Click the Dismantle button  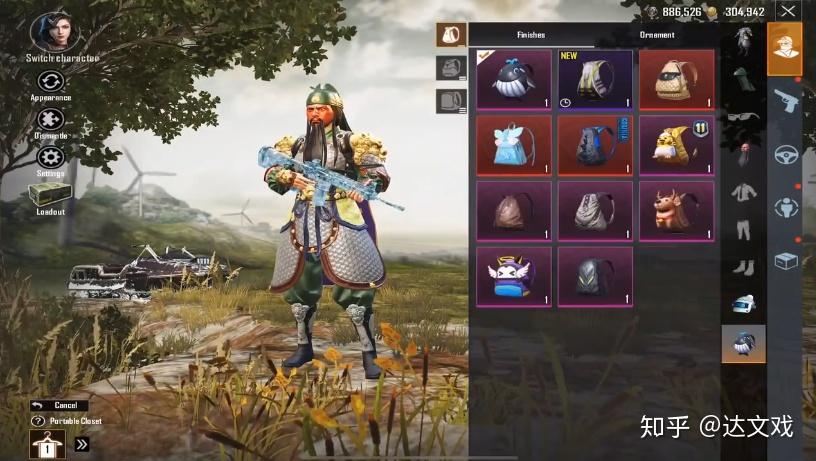pyautogui.click(x=50, y=120)
